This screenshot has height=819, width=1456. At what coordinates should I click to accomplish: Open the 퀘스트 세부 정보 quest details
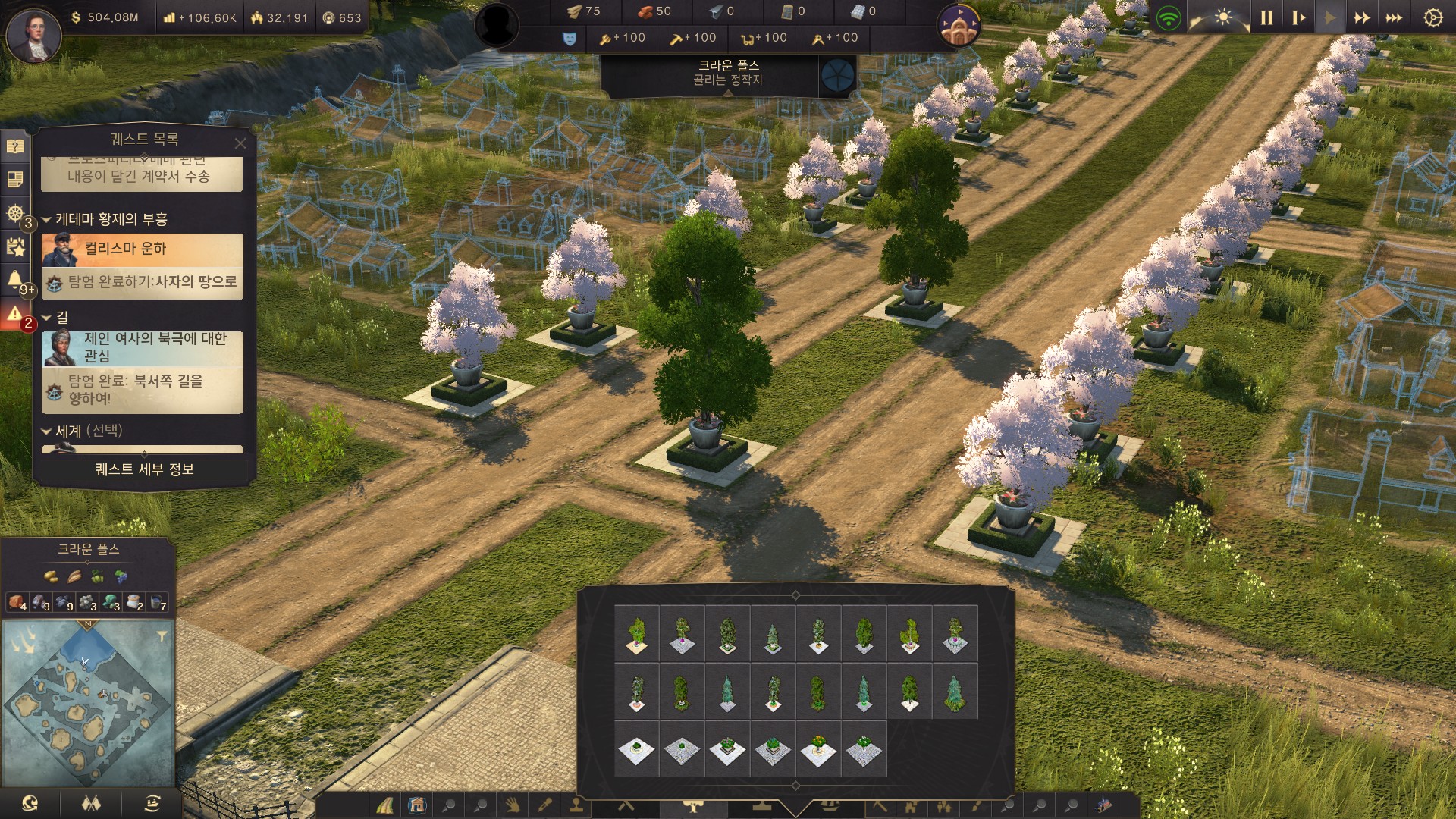point(144,469)
